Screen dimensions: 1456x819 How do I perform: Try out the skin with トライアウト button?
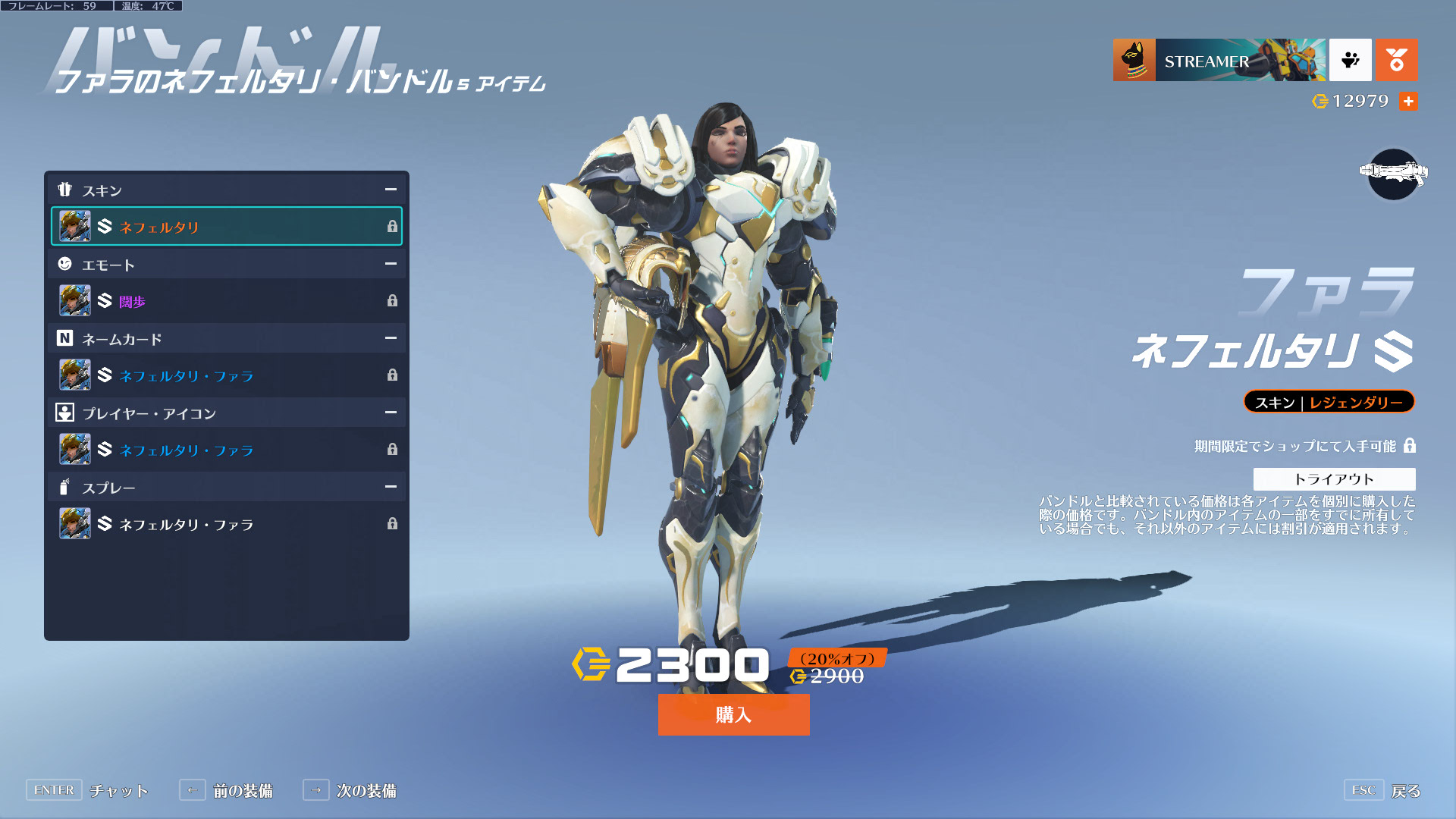pyautogui.click(x=1334, y=479)
